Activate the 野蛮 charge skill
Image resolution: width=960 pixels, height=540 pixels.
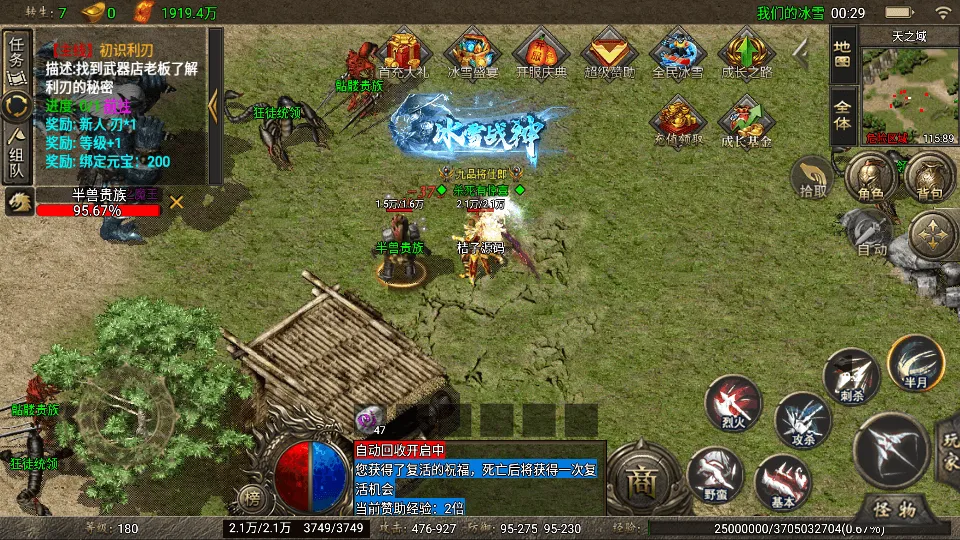(x=714, y=474)
